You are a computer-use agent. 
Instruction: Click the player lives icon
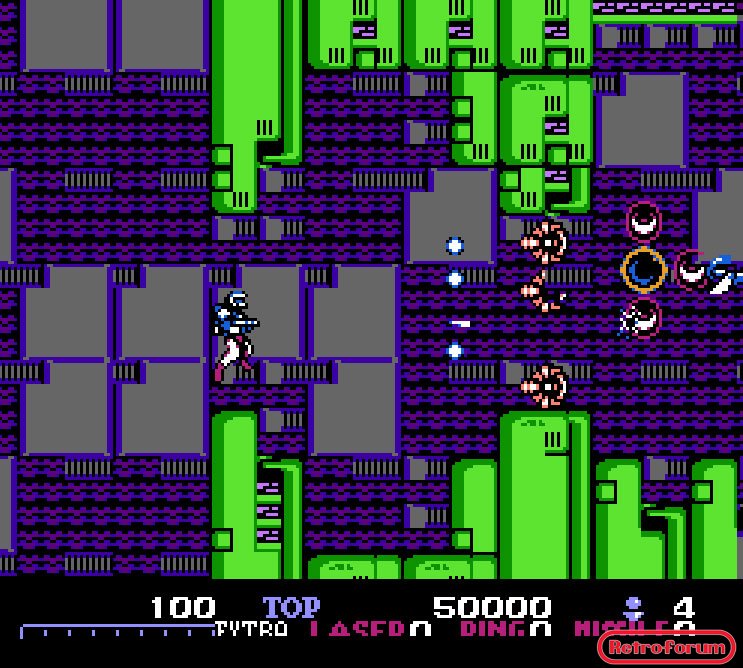pos(632,606)
